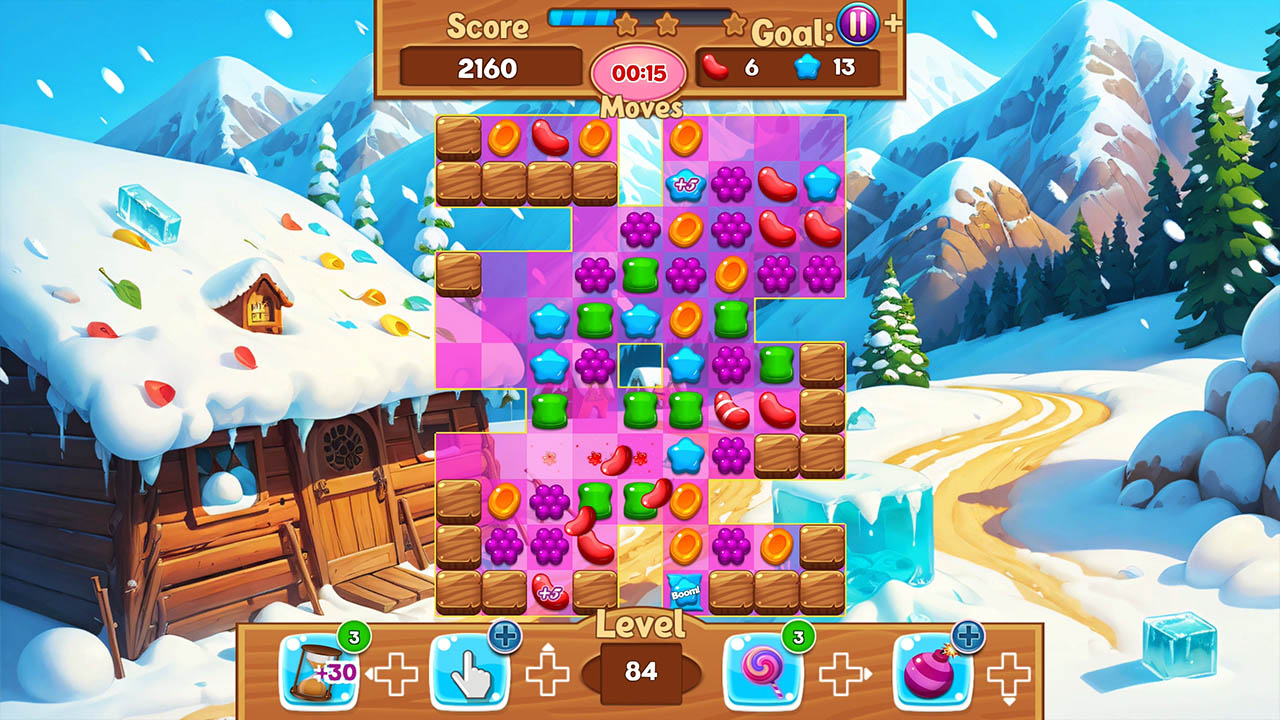Image resolution: width=1280 pixels, height=720 pixels.
Task: Click the +5 red candy near the board top
Action: [x=684, y=184]
